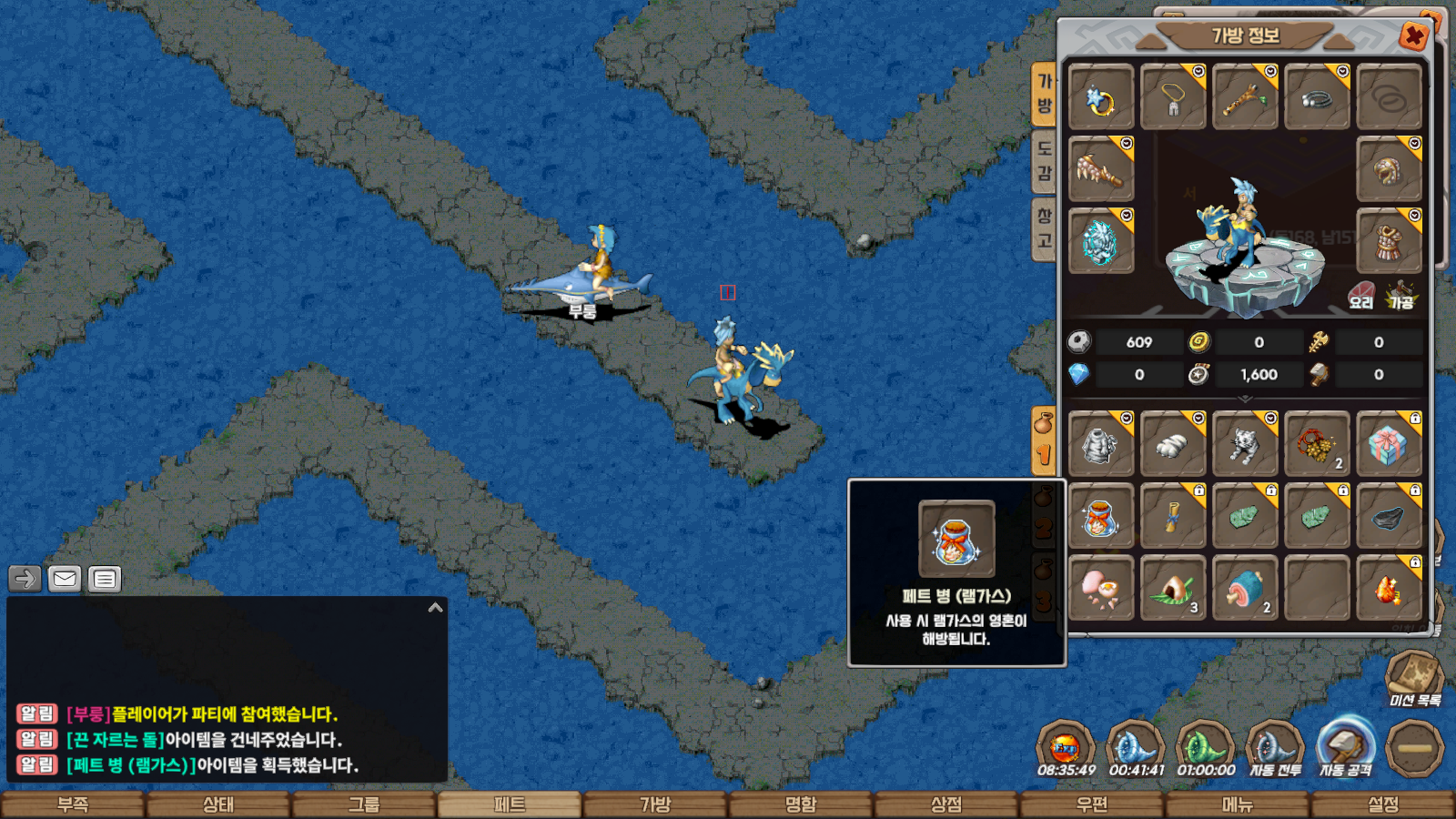
Task: Select the 페트 pet menu
Action: [x=510, y=804]
